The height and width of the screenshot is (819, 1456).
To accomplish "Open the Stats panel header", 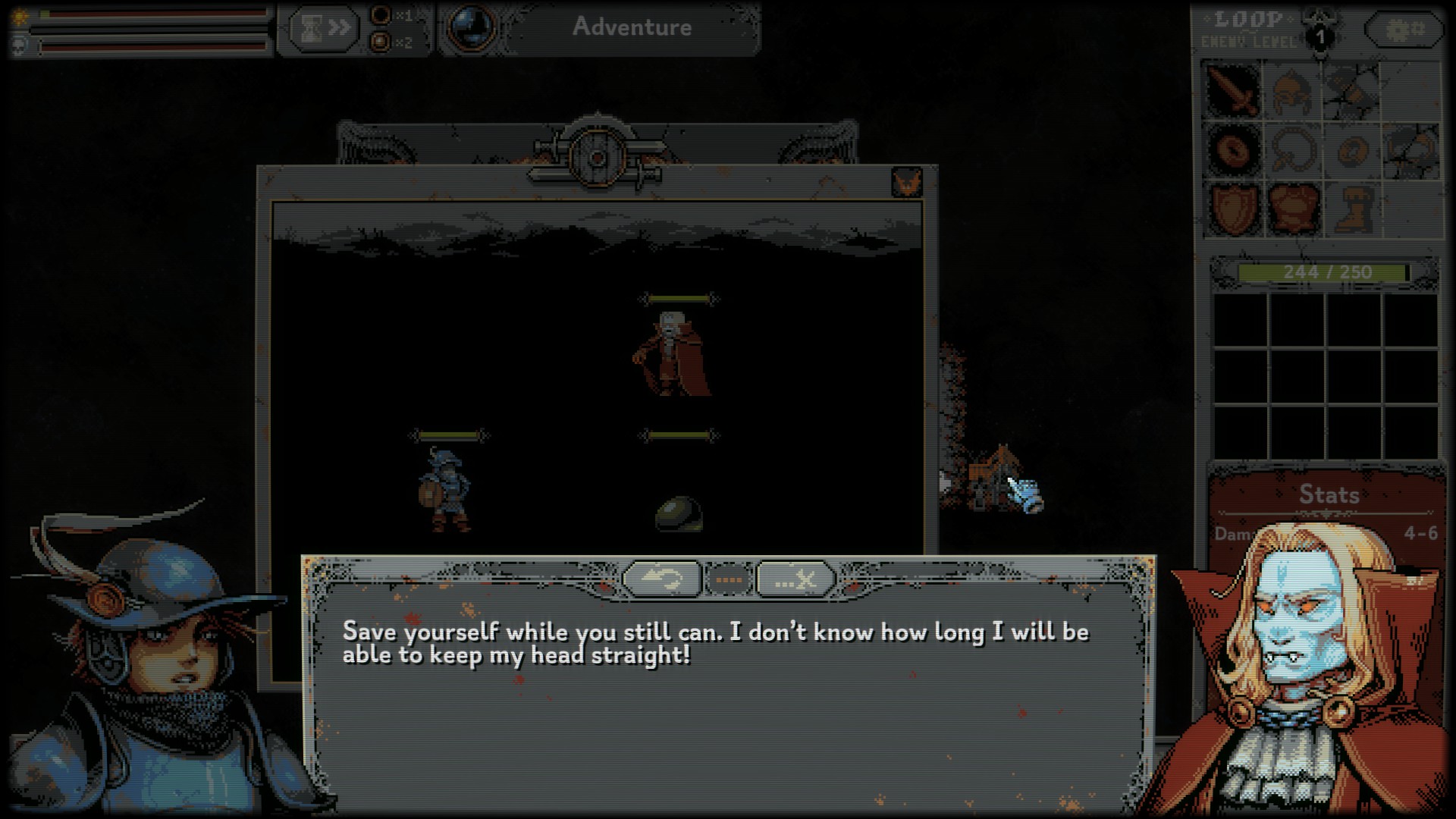I will pos(1329,494).
